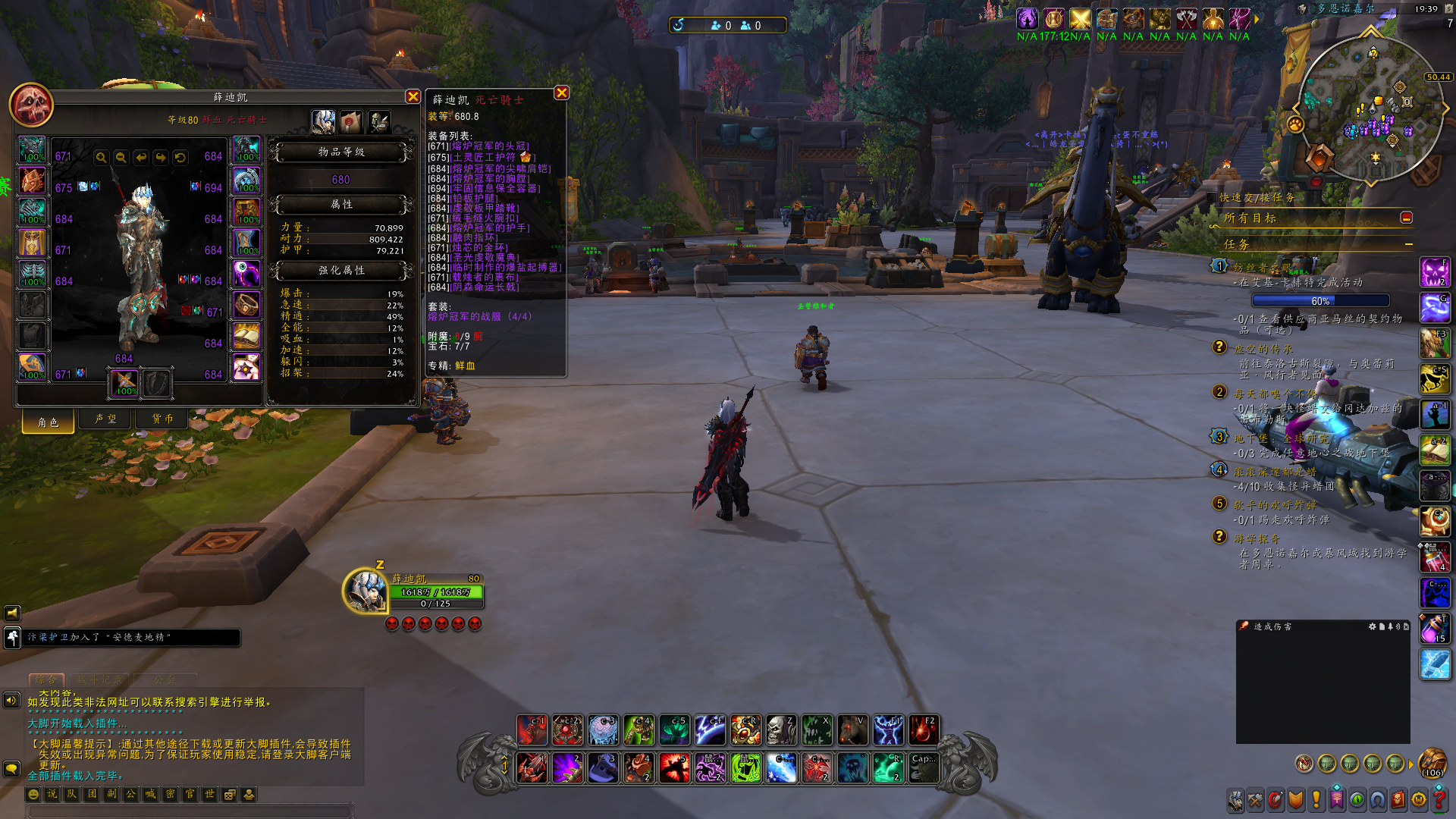Toggle the 快速交/接任务 checkbox

[x=1211, y=197]
